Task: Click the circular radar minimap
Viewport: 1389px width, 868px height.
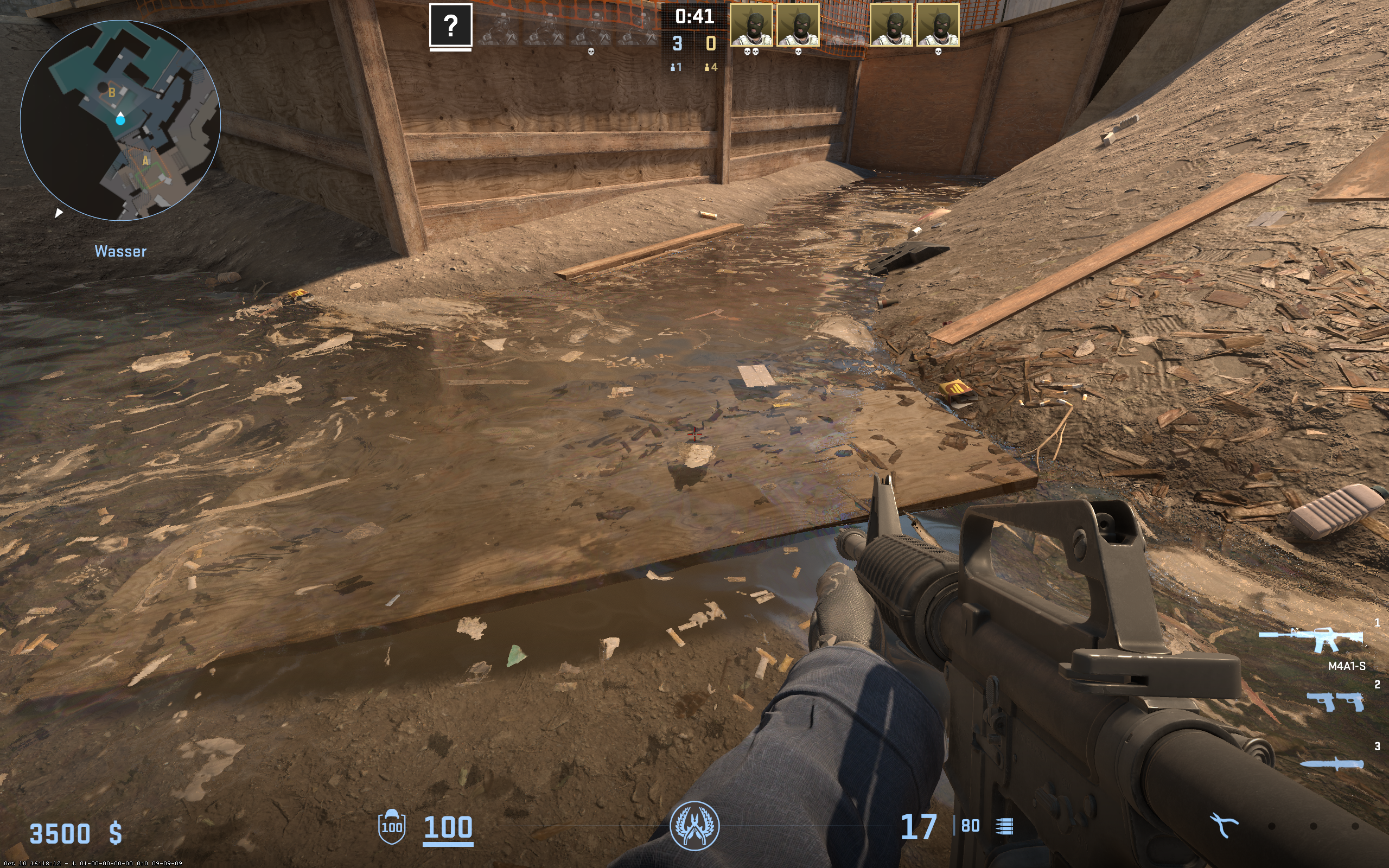Action: click(120, 120)
